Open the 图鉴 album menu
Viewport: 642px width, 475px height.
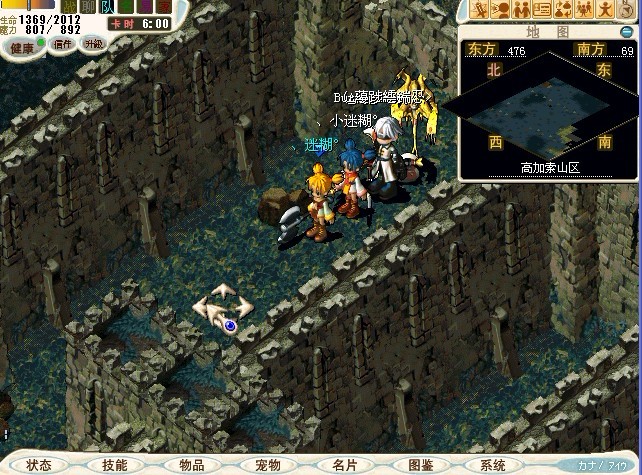(x=421, y=465)
